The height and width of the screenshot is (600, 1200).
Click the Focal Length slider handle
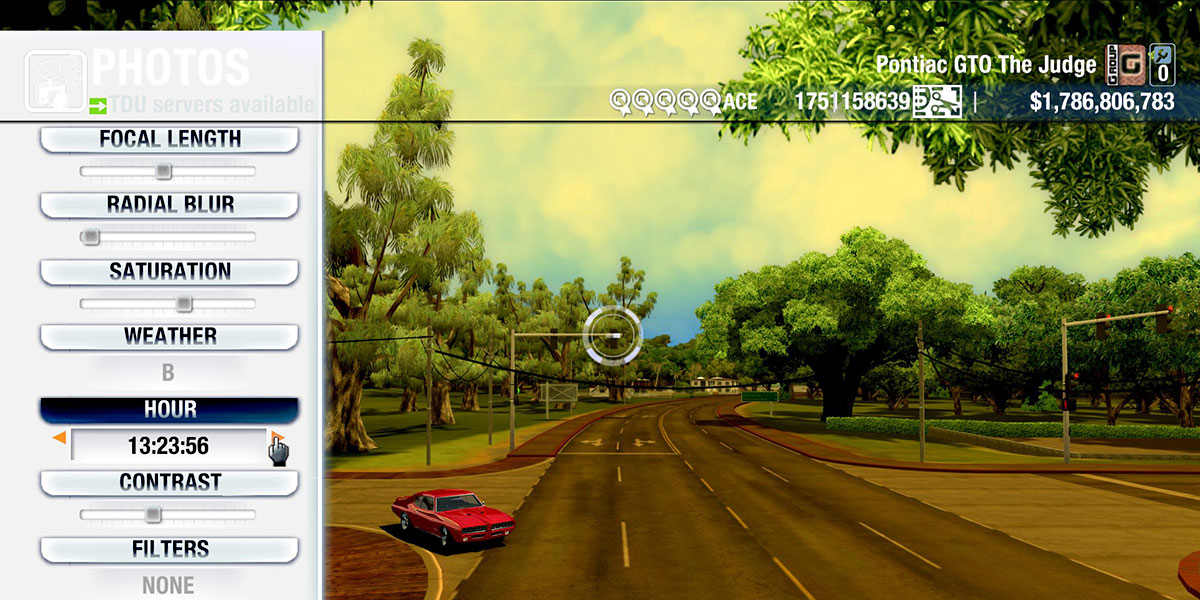[163, 171]
